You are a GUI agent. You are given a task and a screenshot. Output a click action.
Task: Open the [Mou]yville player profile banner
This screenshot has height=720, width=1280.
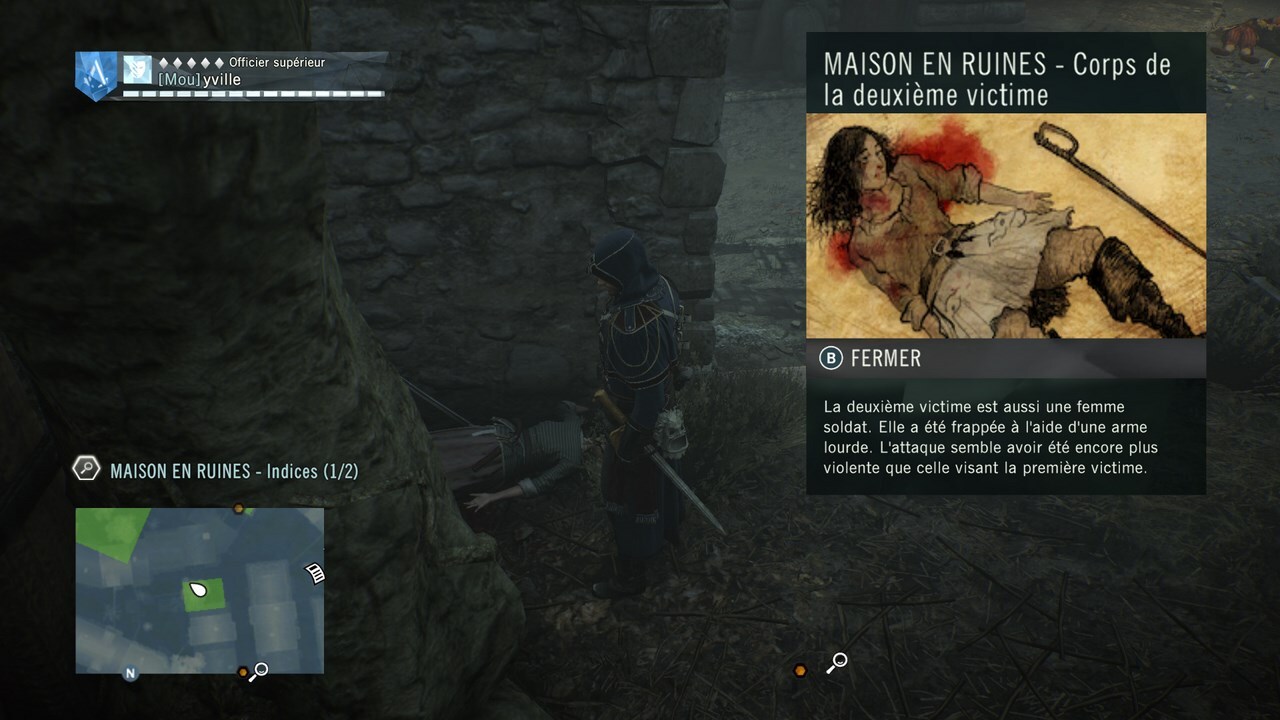pyautogui.click(x=254, y=75)
